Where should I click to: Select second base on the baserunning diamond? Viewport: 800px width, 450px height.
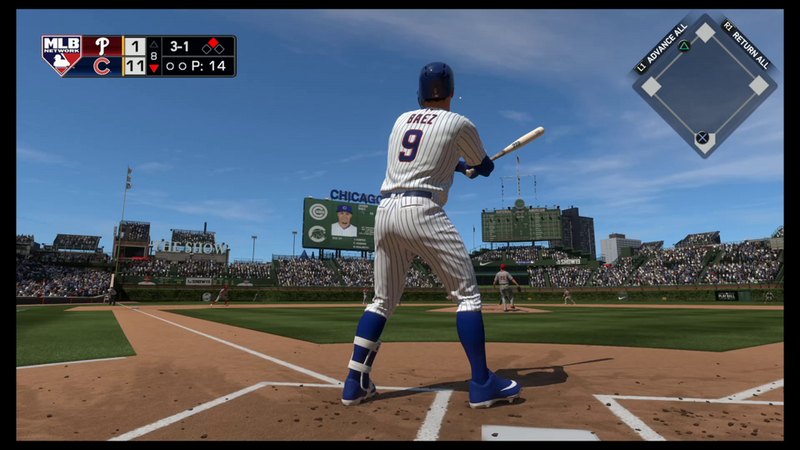pos(705,33)
